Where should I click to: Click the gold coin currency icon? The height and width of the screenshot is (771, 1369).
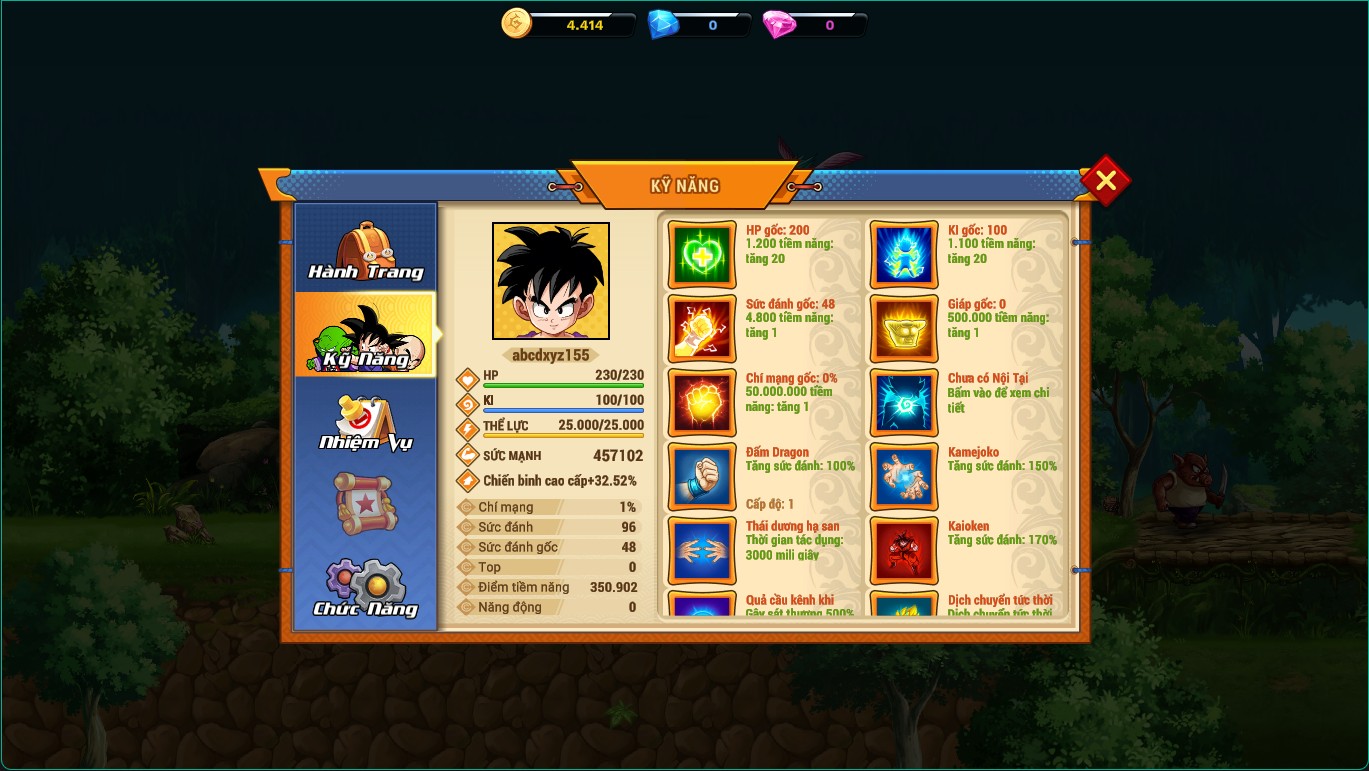(x=517, y=23)
